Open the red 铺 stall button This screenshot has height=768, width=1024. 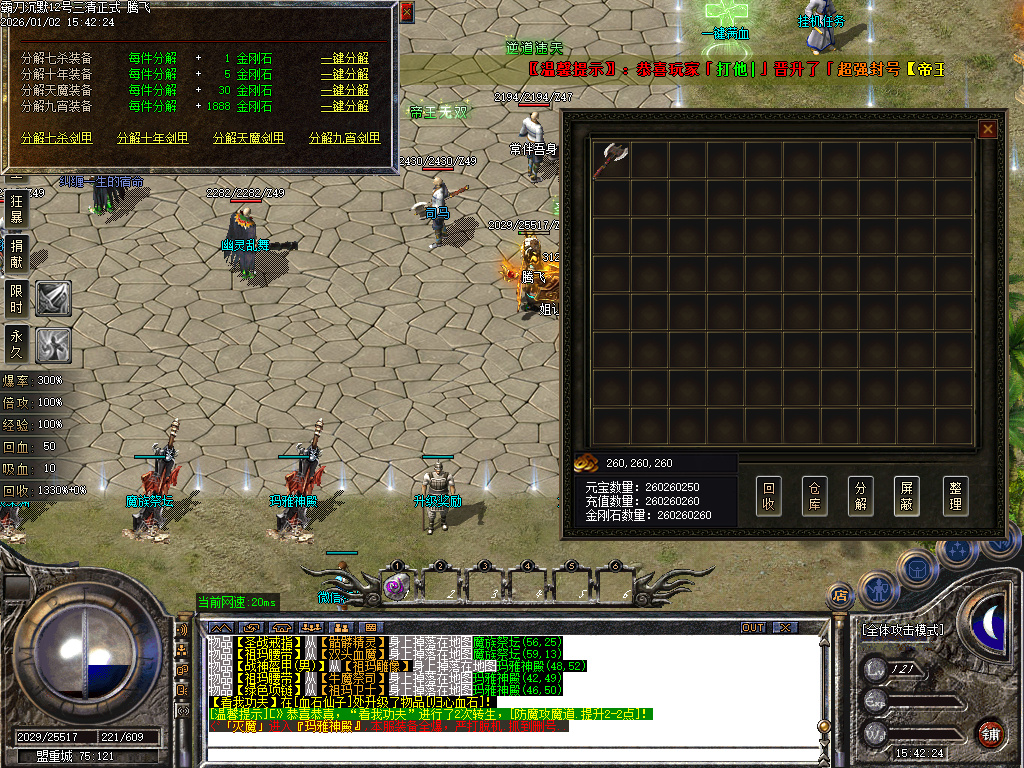pyautogui.click(x=990, y=732)
